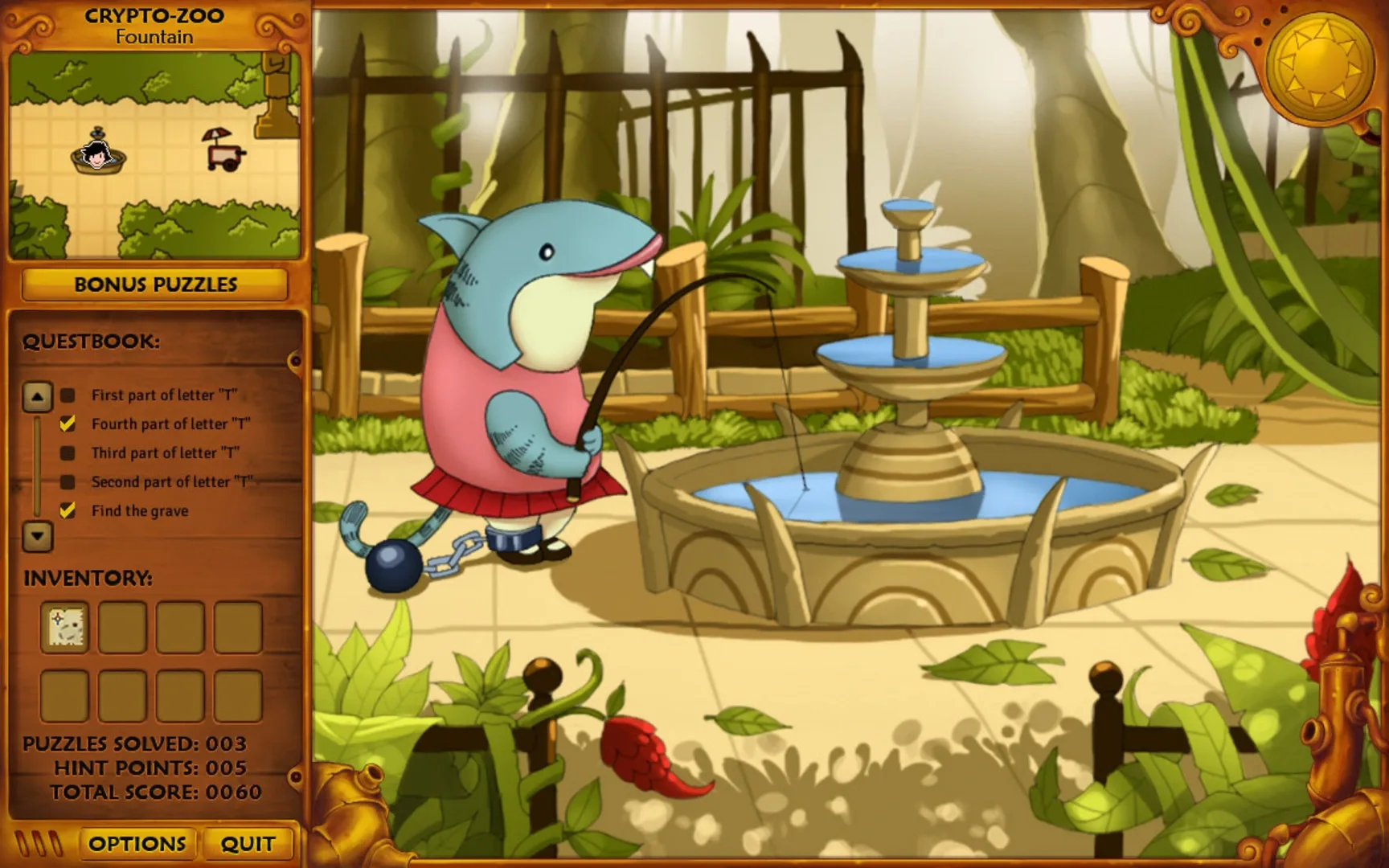Open the Bonus Puzzles screen

pyautogui.click(x=154, y=285)
